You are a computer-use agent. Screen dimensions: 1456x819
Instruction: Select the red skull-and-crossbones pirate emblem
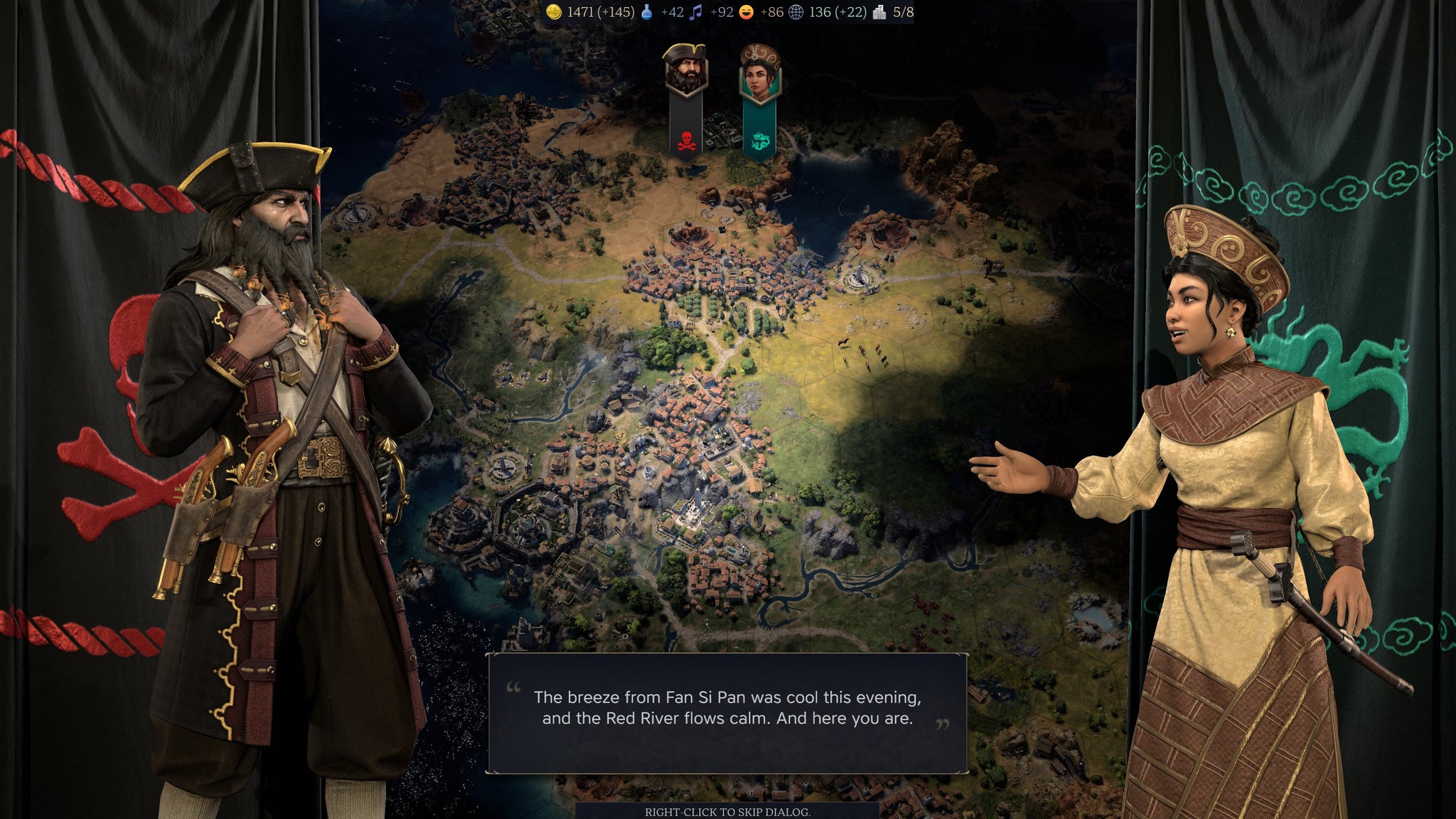tap(685, 139)
